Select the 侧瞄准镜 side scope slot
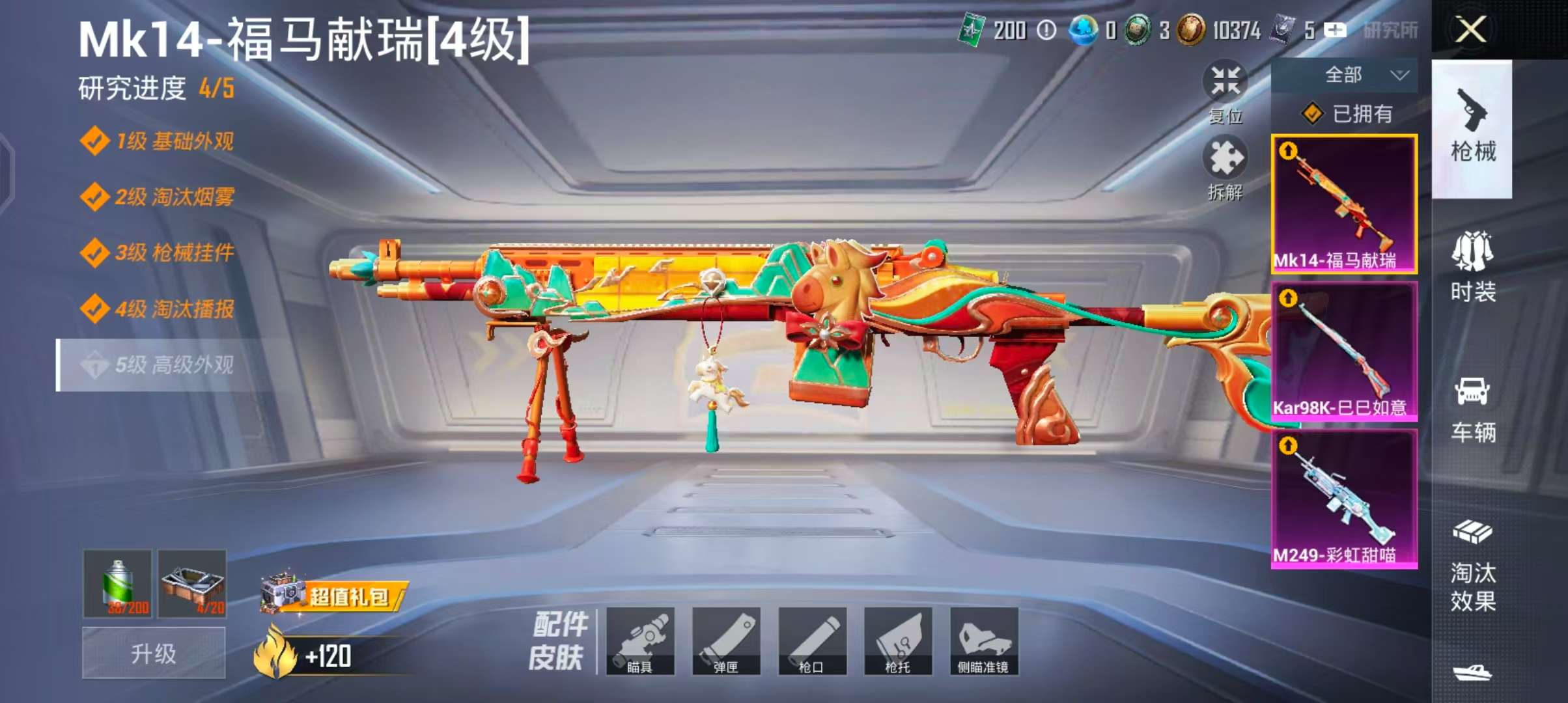1568x703 pixels. point(984,641)
